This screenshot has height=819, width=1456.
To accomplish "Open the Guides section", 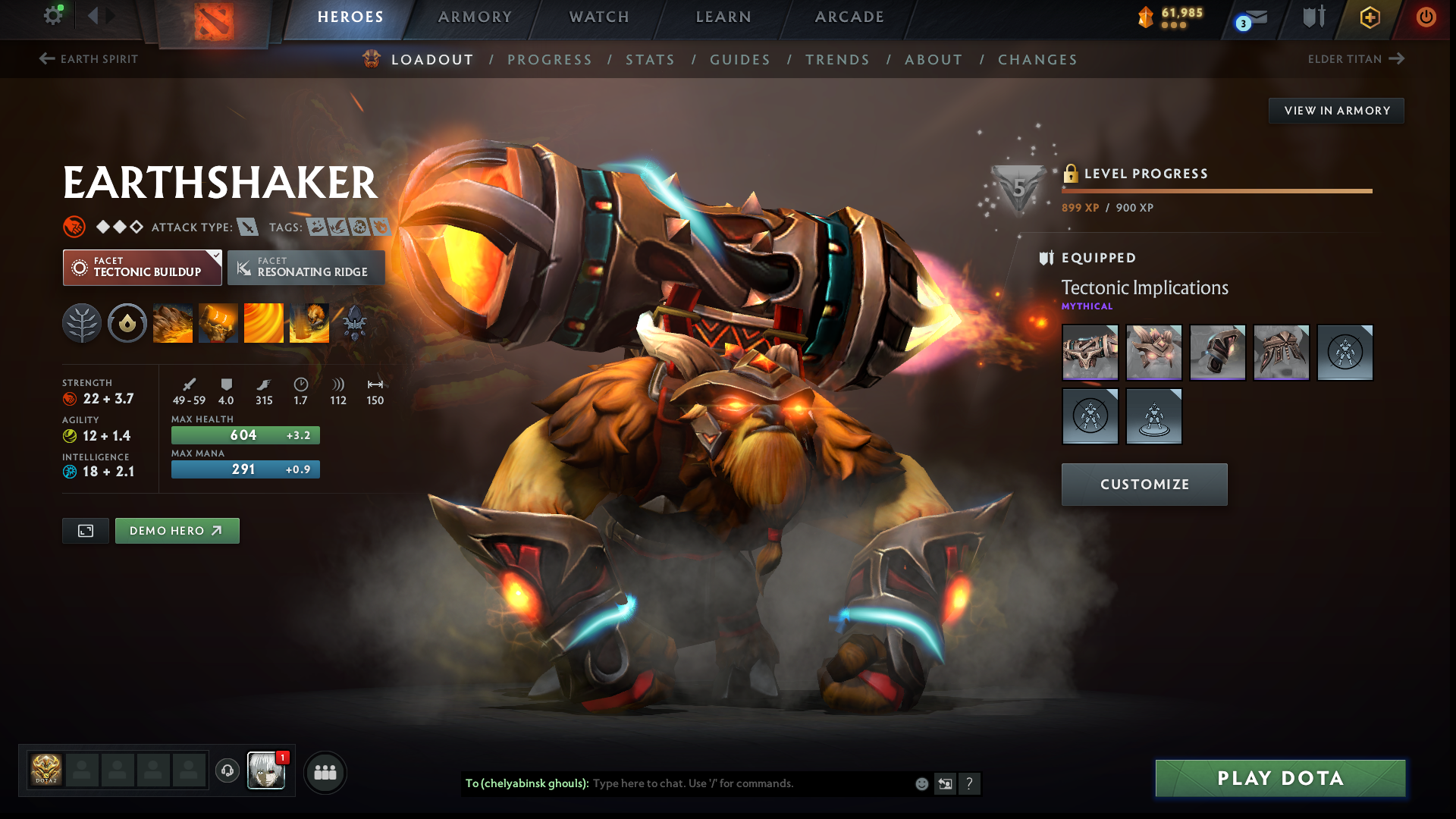I will [739, 60].
